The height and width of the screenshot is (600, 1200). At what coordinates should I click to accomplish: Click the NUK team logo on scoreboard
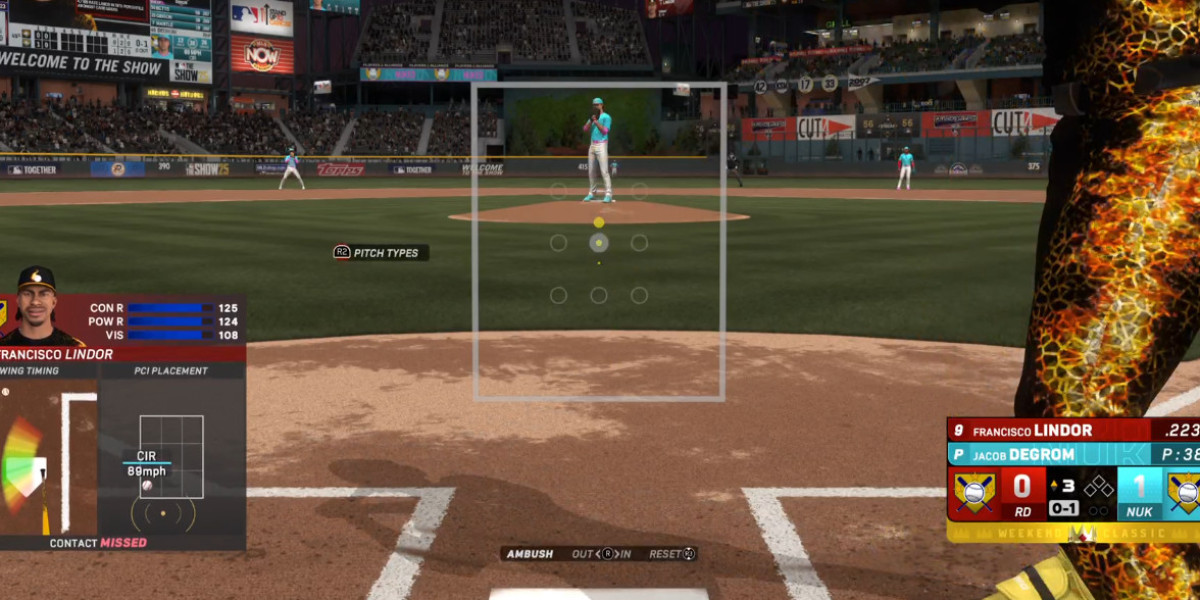point(1183,491)
